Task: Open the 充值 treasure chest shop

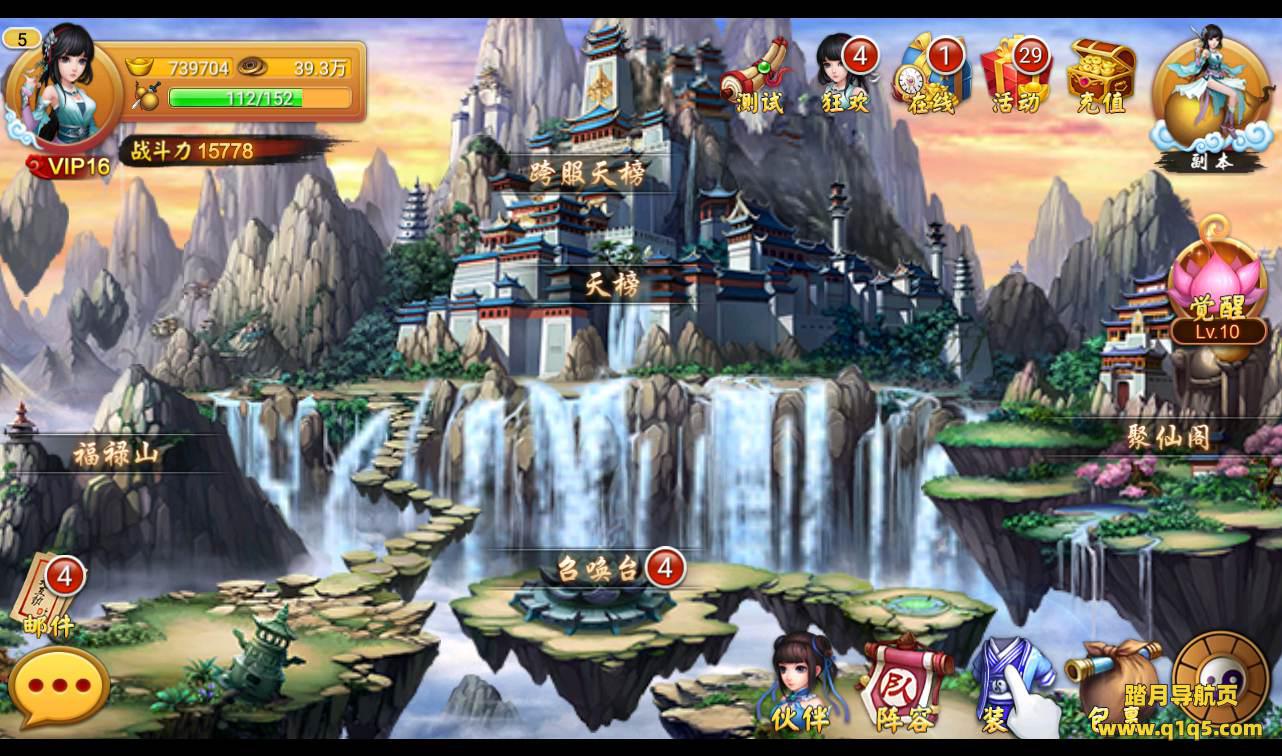Action: tap(1101, 76)
